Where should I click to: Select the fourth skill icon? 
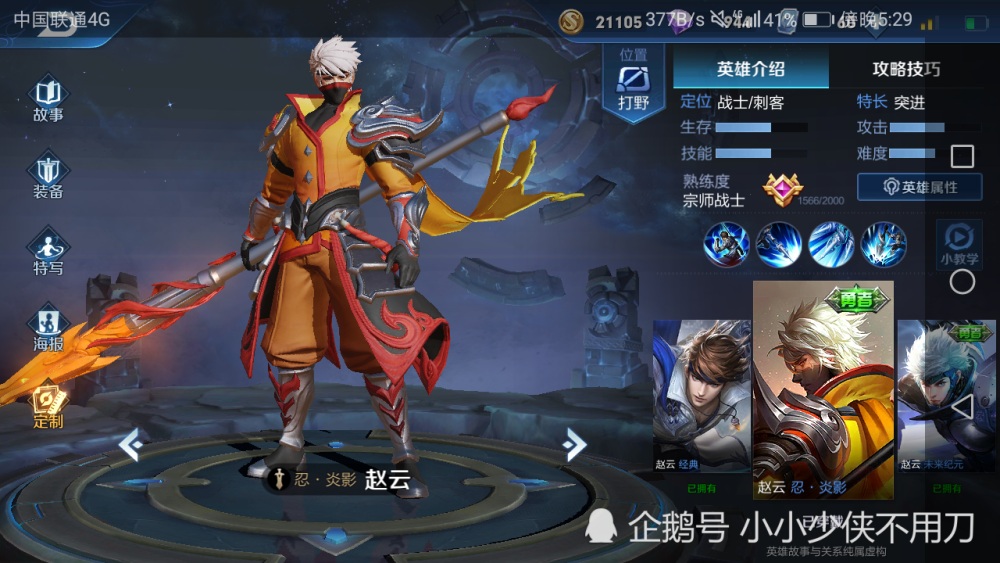pyautogui.click(x=884, y=244)
